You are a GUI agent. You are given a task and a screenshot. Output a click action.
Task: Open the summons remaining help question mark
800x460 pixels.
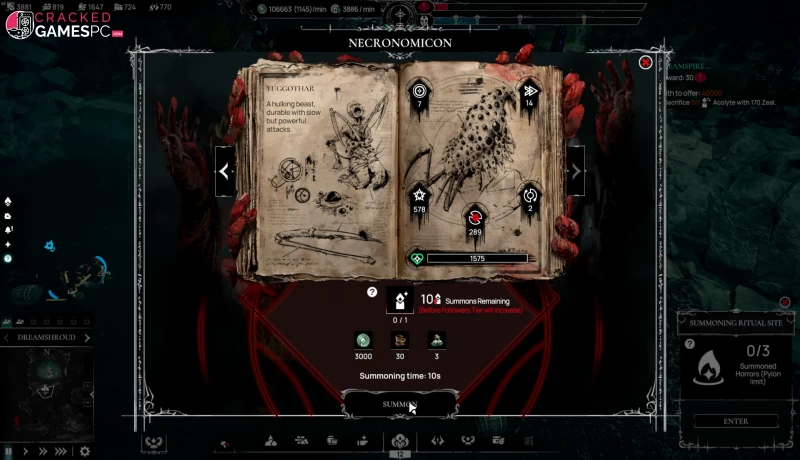click(x=372, y=292)
